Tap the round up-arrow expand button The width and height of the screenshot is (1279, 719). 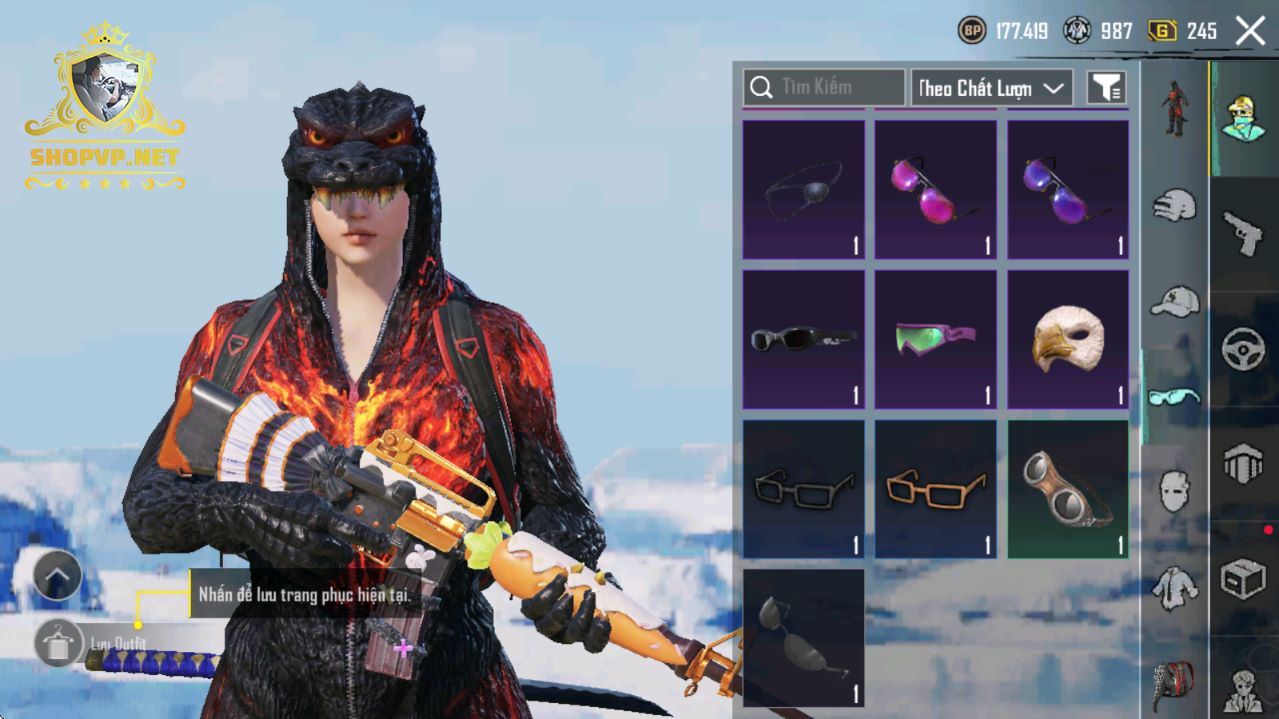click(x=57, y=576)
